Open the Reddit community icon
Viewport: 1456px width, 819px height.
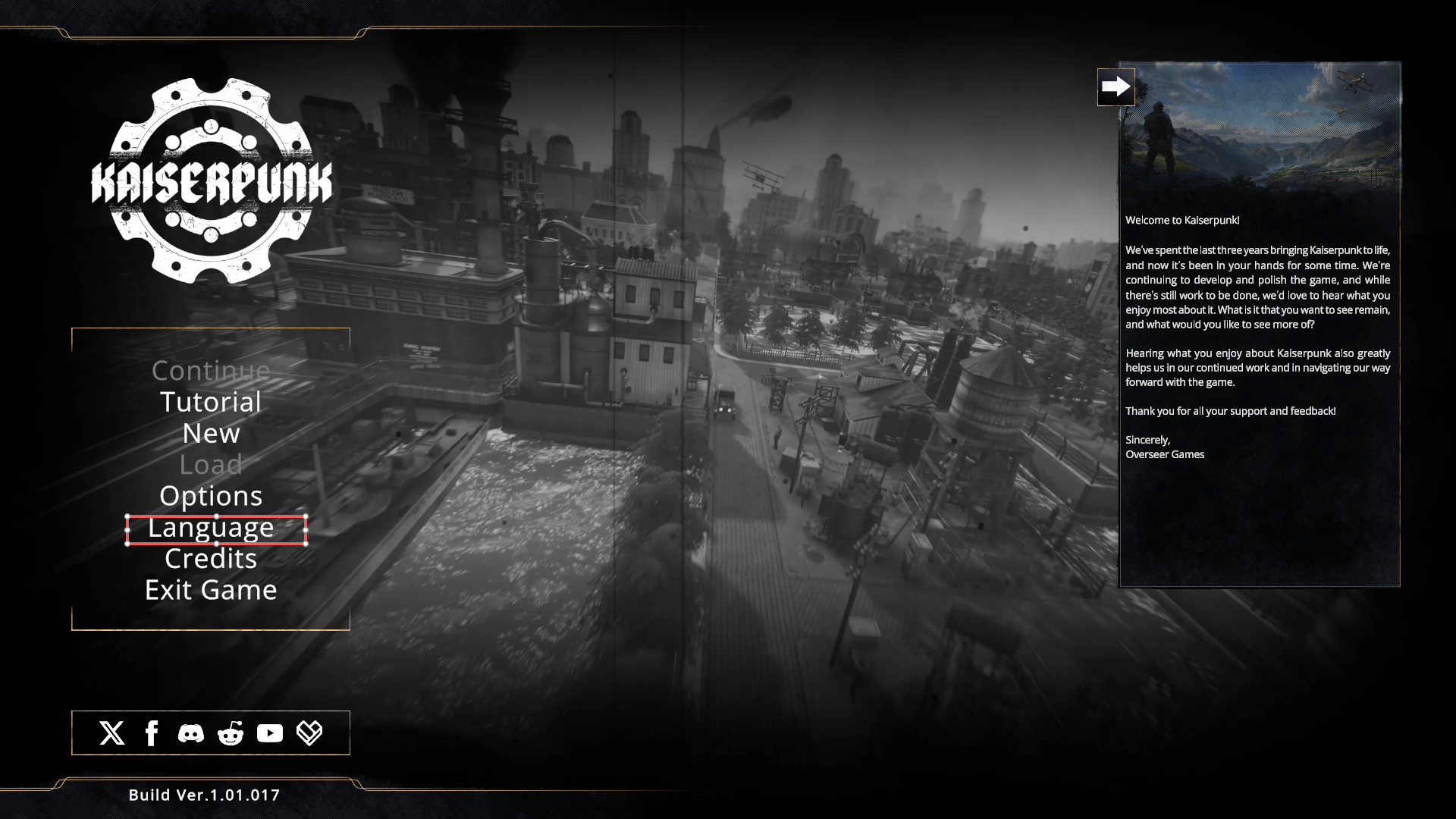click(x=231, y=733)
